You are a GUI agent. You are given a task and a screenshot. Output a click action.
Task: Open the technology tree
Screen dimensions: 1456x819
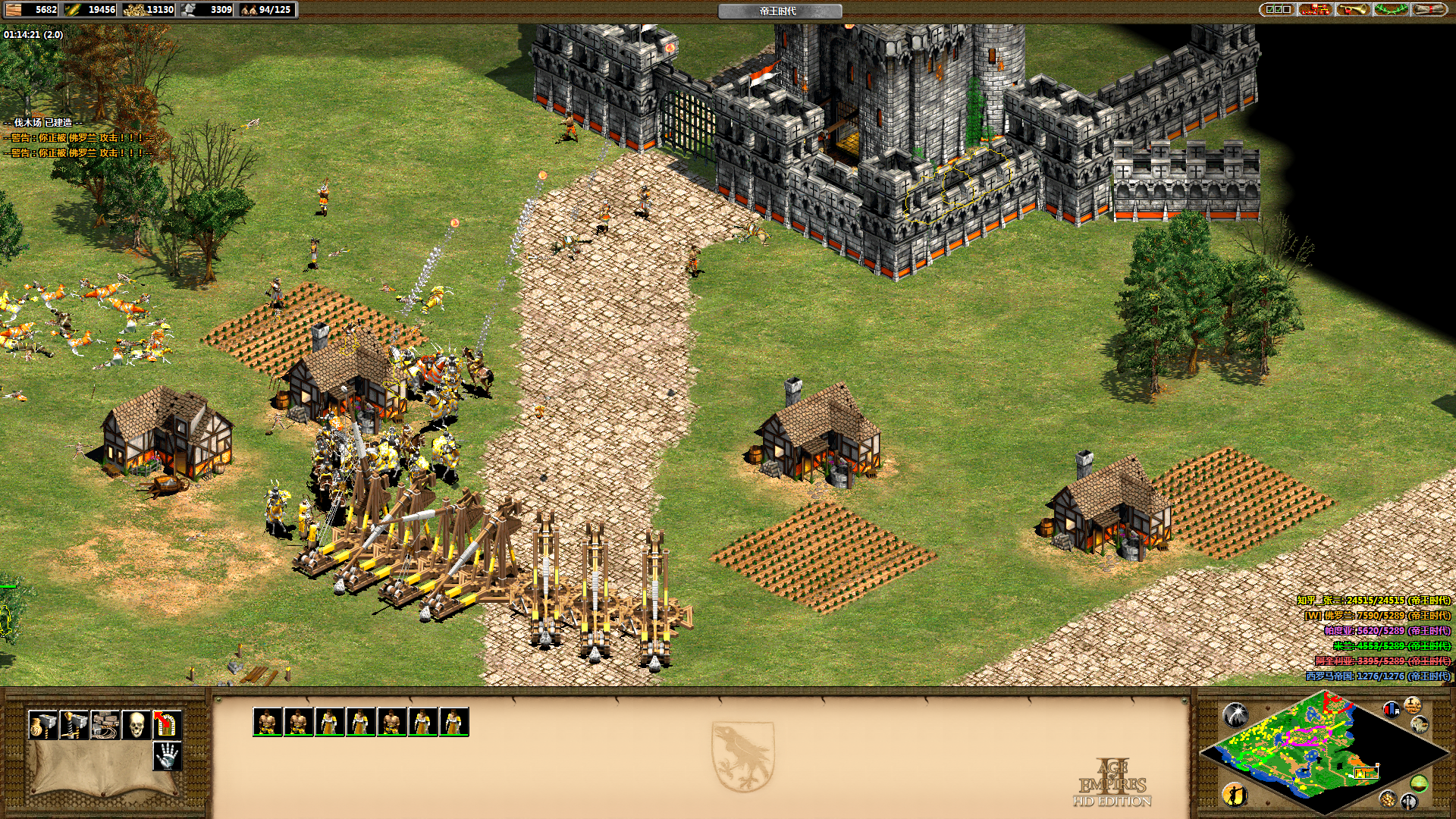tap(1316, 10)
